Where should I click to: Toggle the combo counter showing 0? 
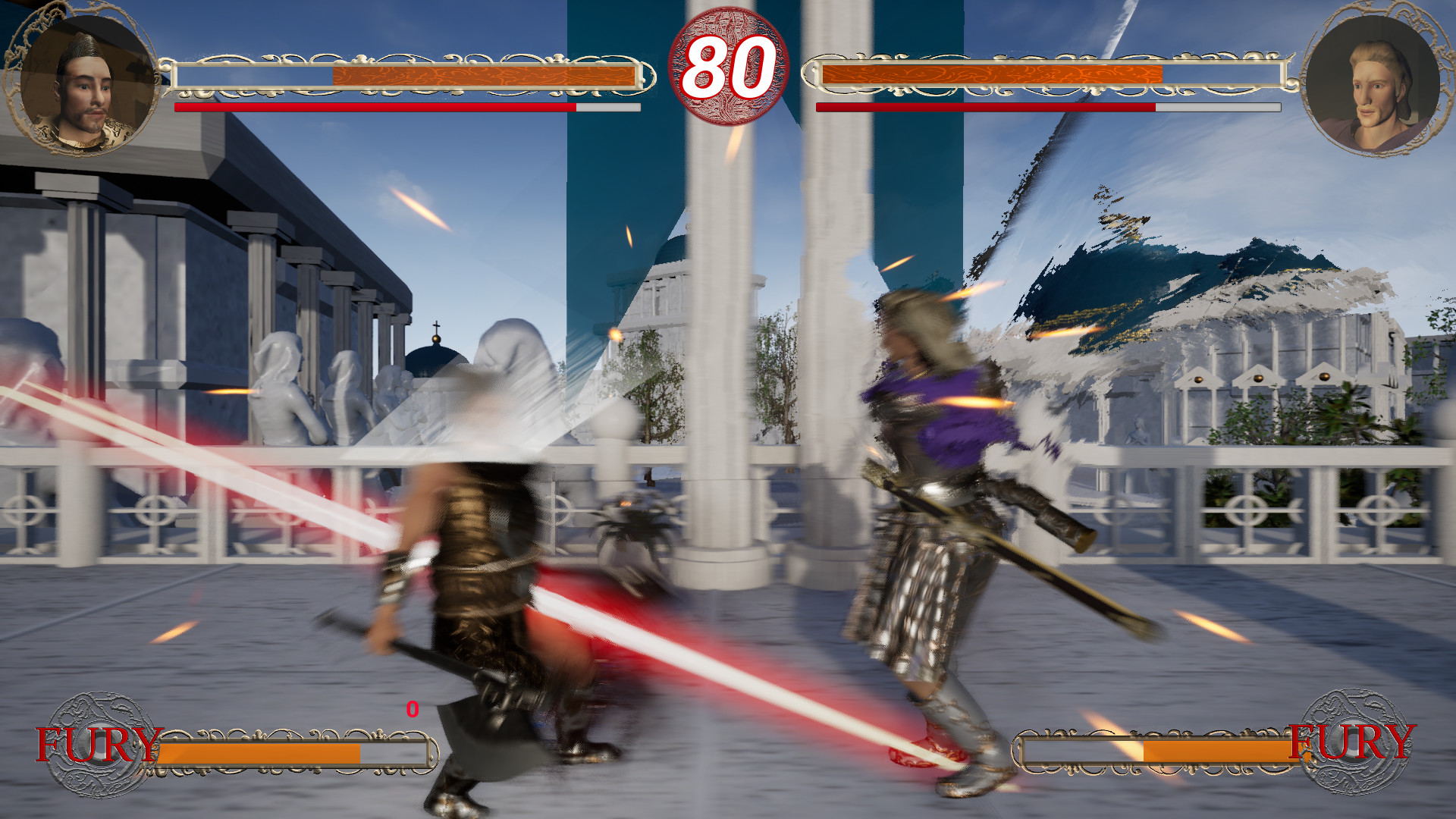tap(412, 711)
